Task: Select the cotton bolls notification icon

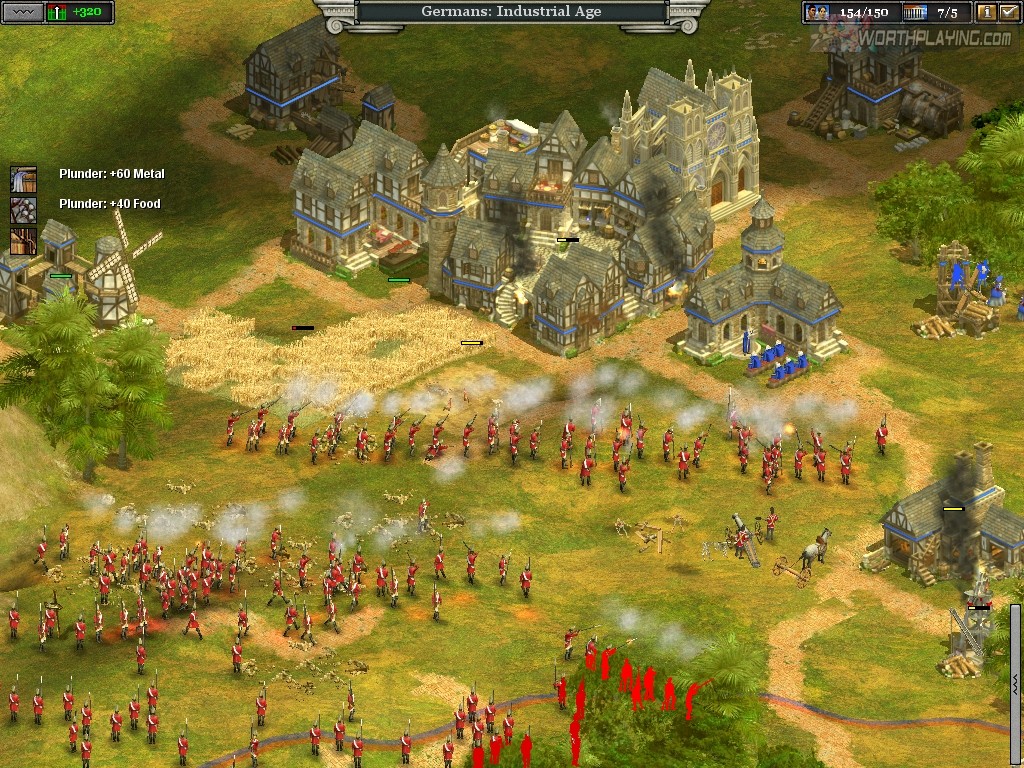Action: [23, 209]
